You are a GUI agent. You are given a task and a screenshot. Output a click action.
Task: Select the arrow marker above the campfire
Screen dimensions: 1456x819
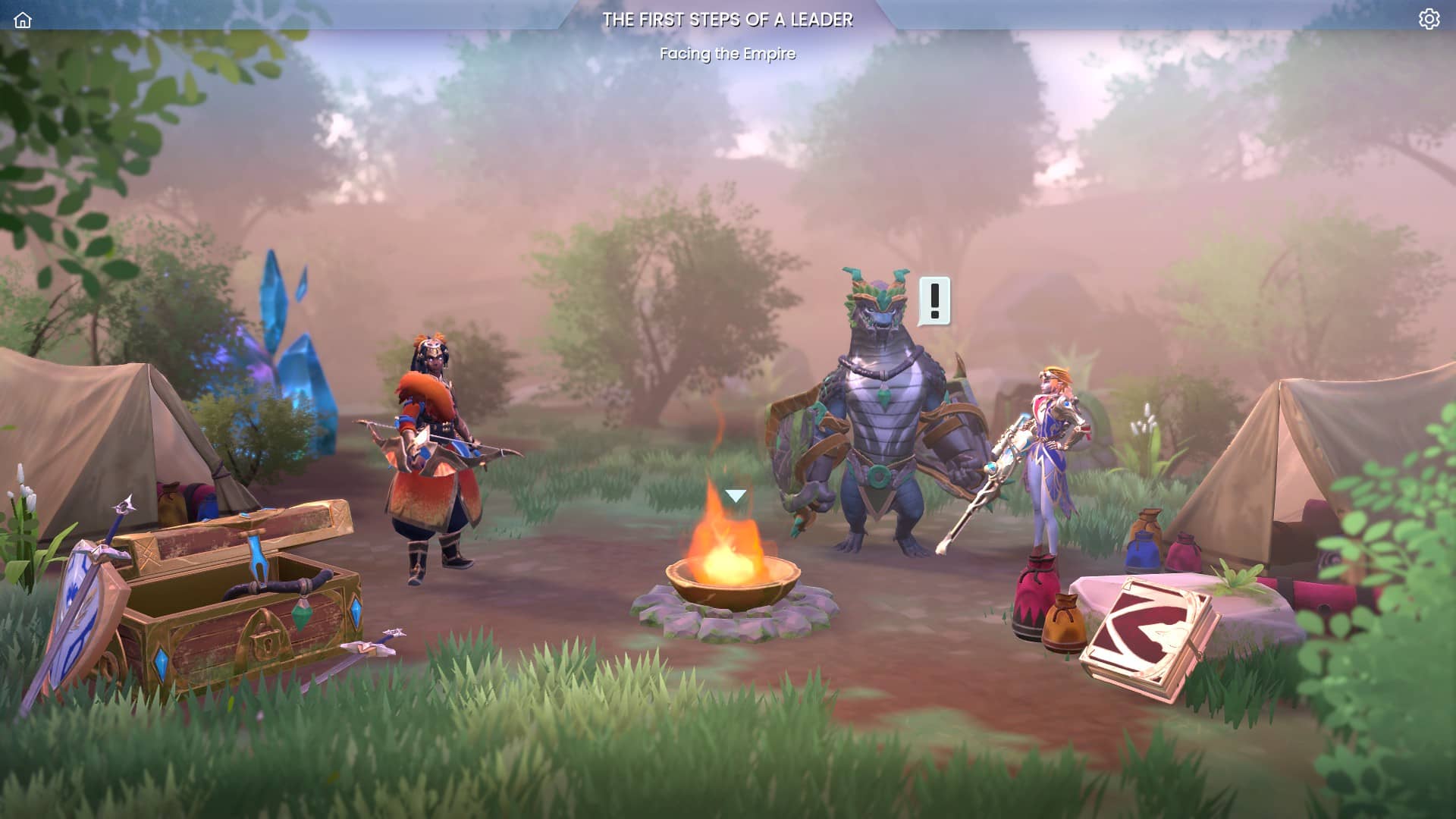pyautogui.click(x=735, y=496)
